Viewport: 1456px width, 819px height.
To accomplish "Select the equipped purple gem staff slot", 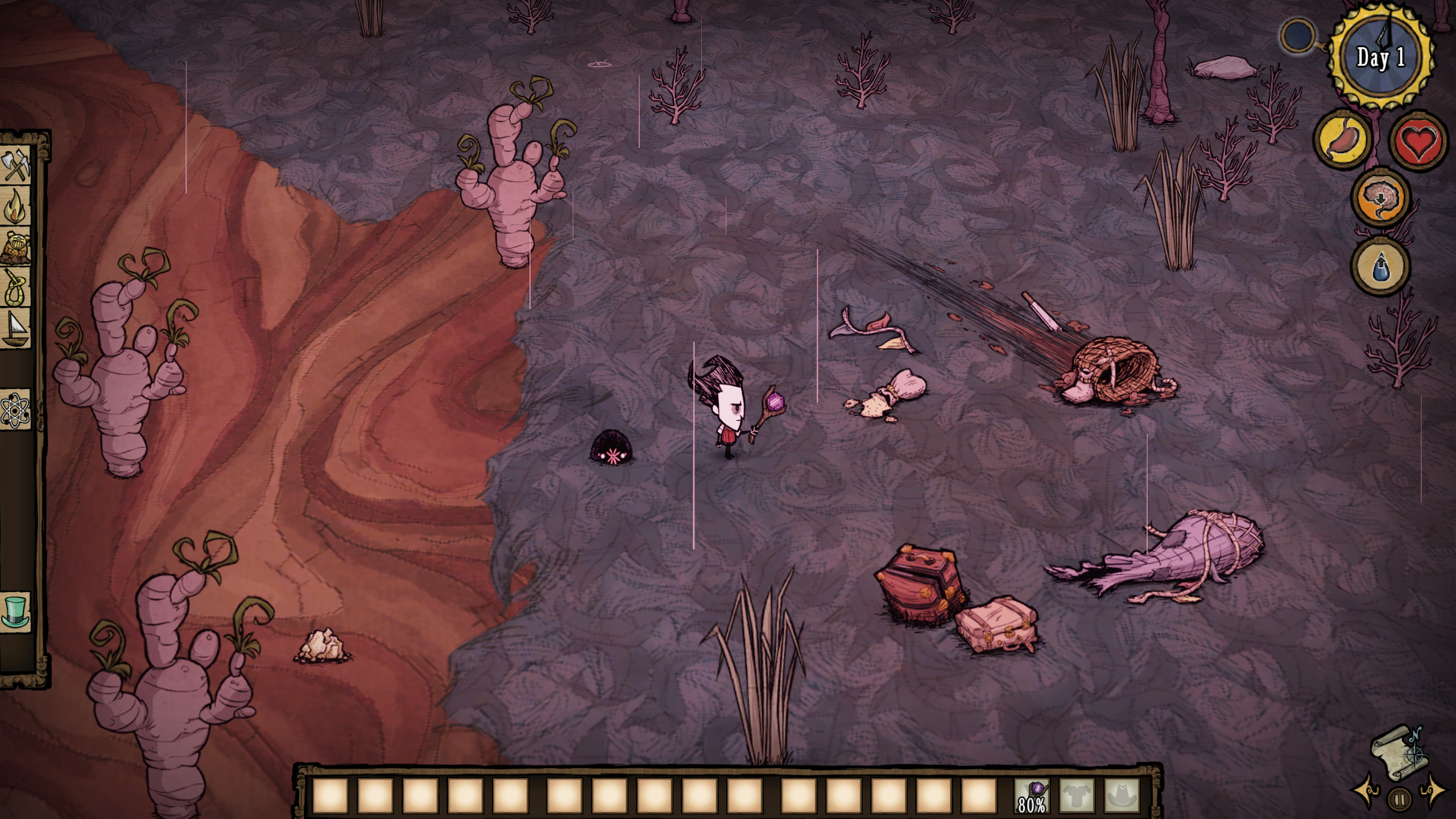I will [1032, 795].
